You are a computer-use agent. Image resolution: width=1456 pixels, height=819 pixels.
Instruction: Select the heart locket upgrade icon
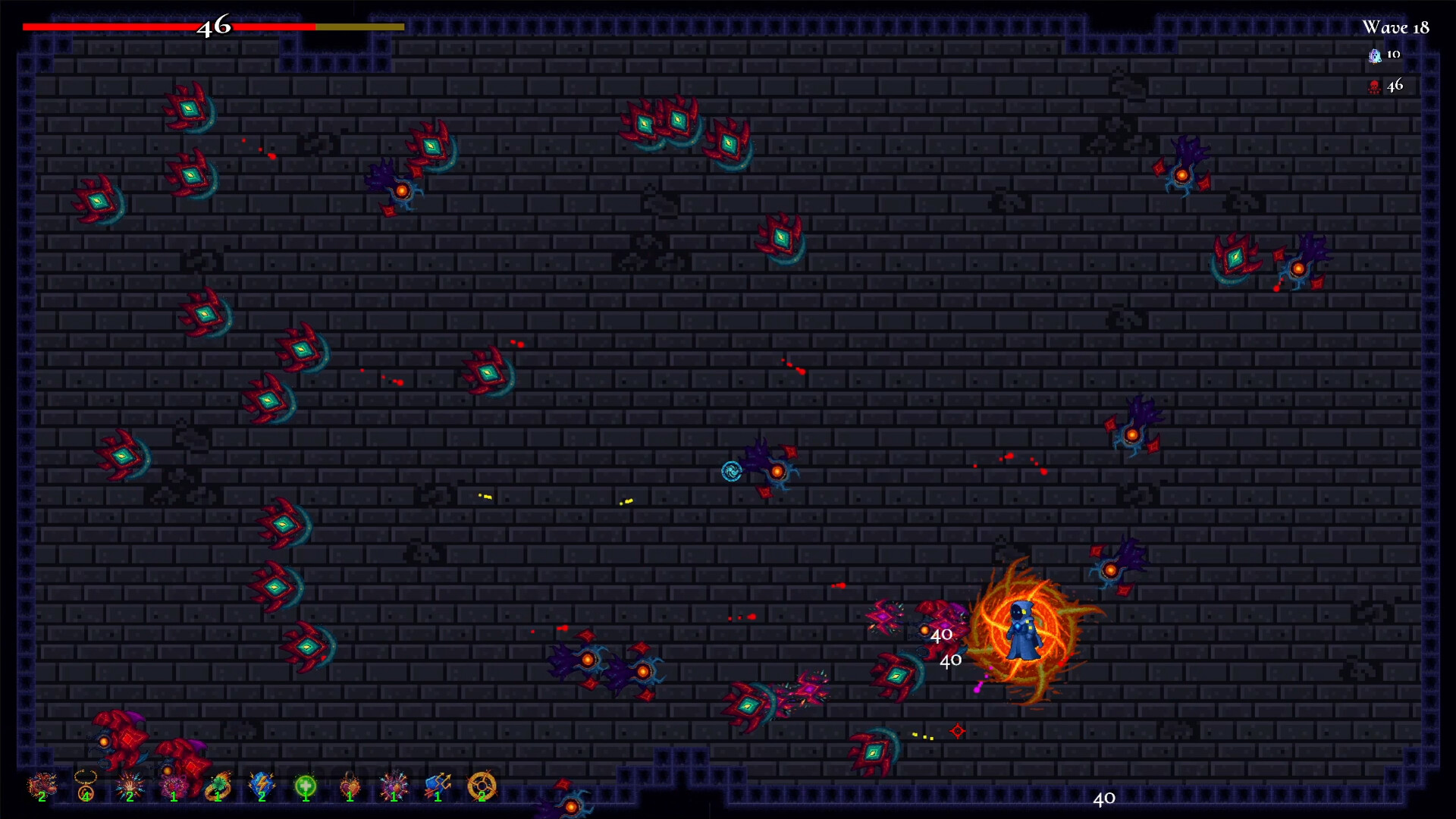point(350,786)
